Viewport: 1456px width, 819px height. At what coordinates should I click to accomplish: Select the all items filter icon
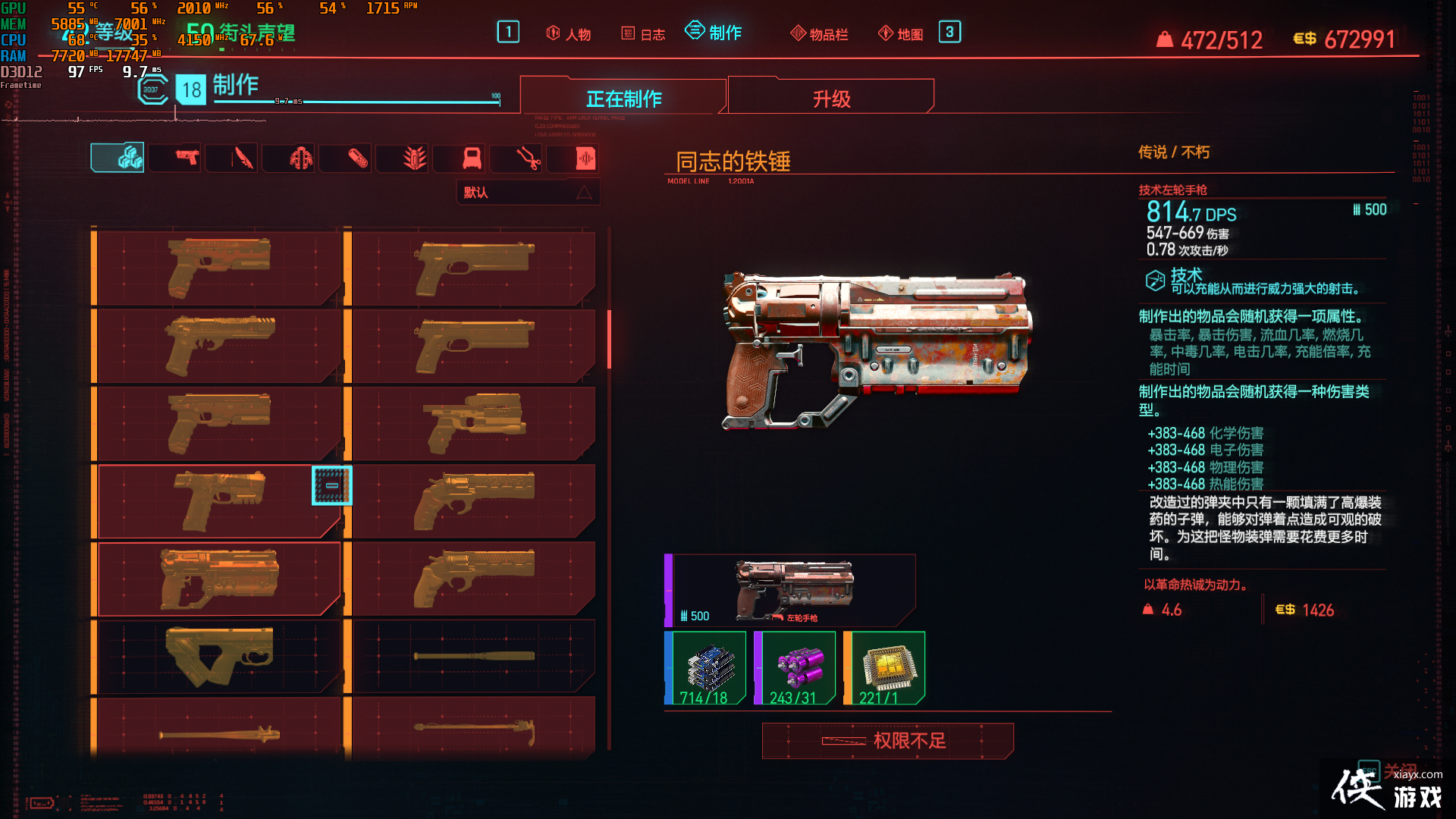pos(118,158)
